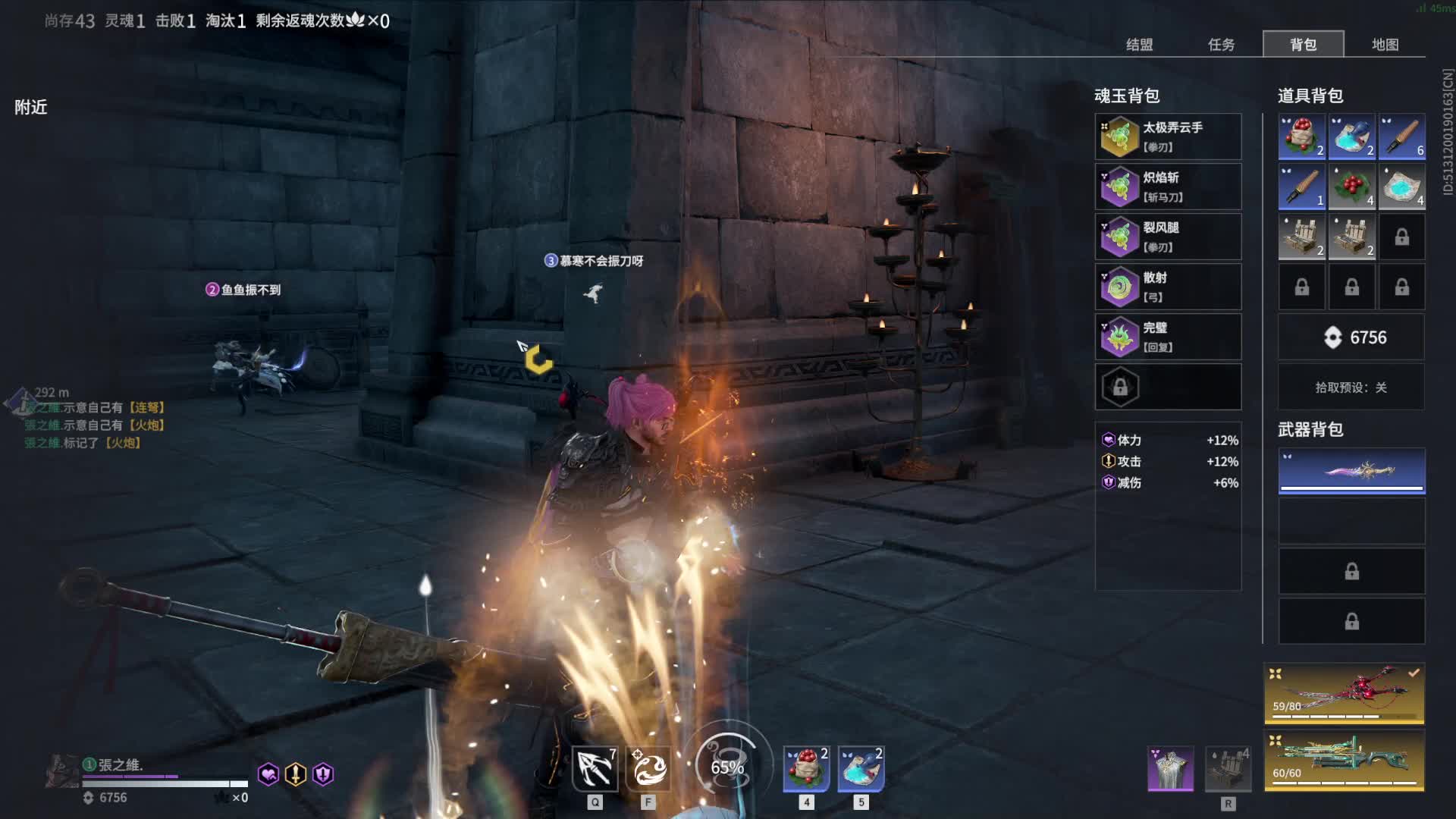Choose the teal gun with 60/60 durability
The width and height of the screenshot is (1456, 819).
pos(1344,761)
